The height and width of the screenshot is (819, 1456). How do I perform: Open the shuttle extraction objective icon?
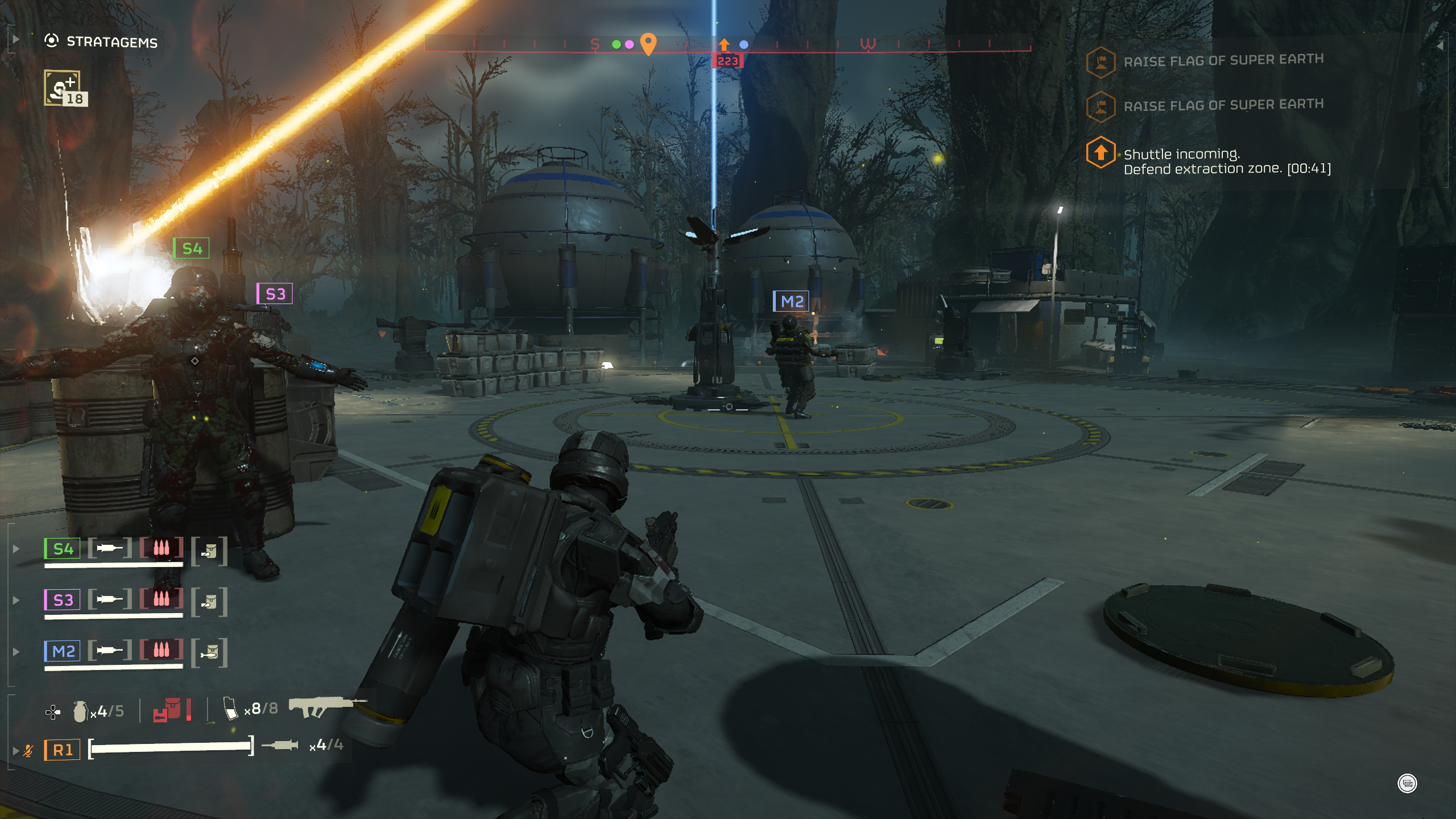click(x=1101, y=152)
